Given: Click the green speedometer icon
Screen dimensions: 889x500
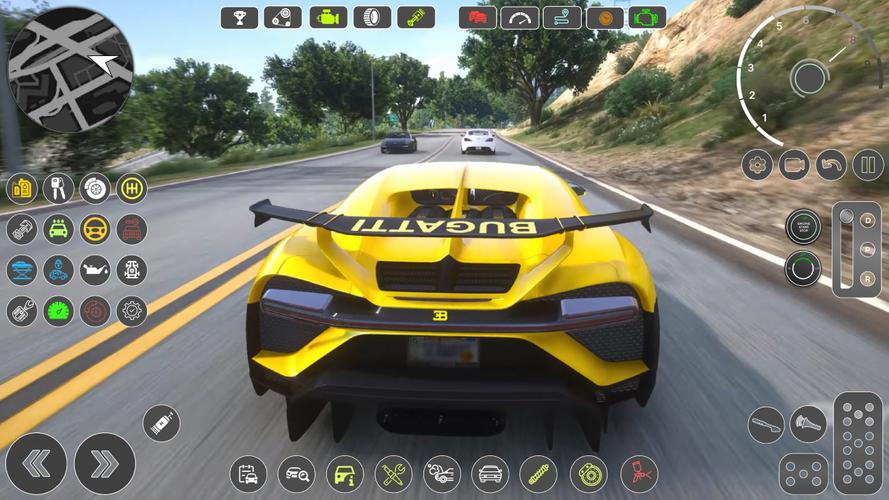Looking at the screenshot, I should (58, 311).
